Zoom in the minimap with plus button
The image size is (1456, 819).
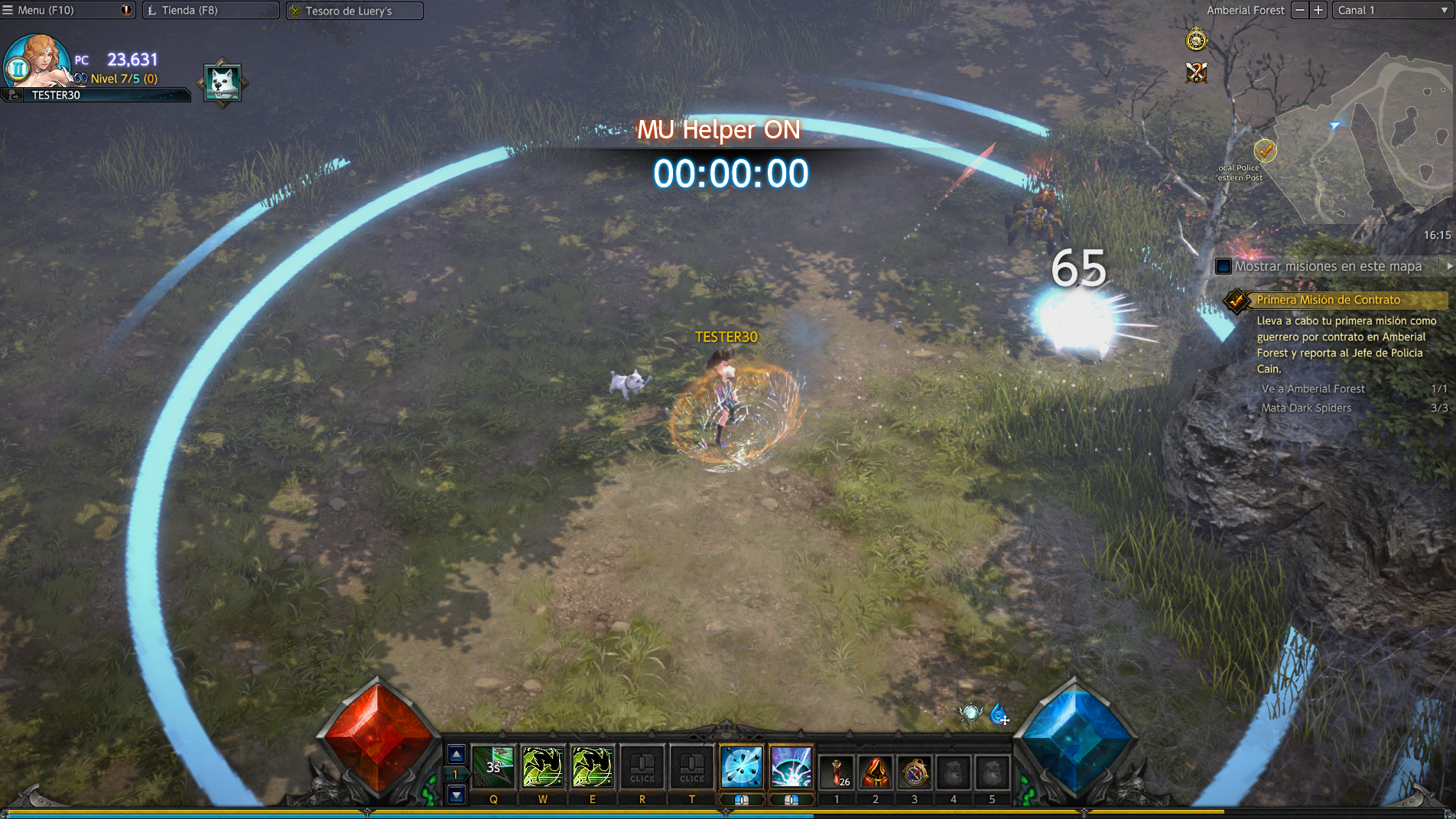[x=1318, y=11]
